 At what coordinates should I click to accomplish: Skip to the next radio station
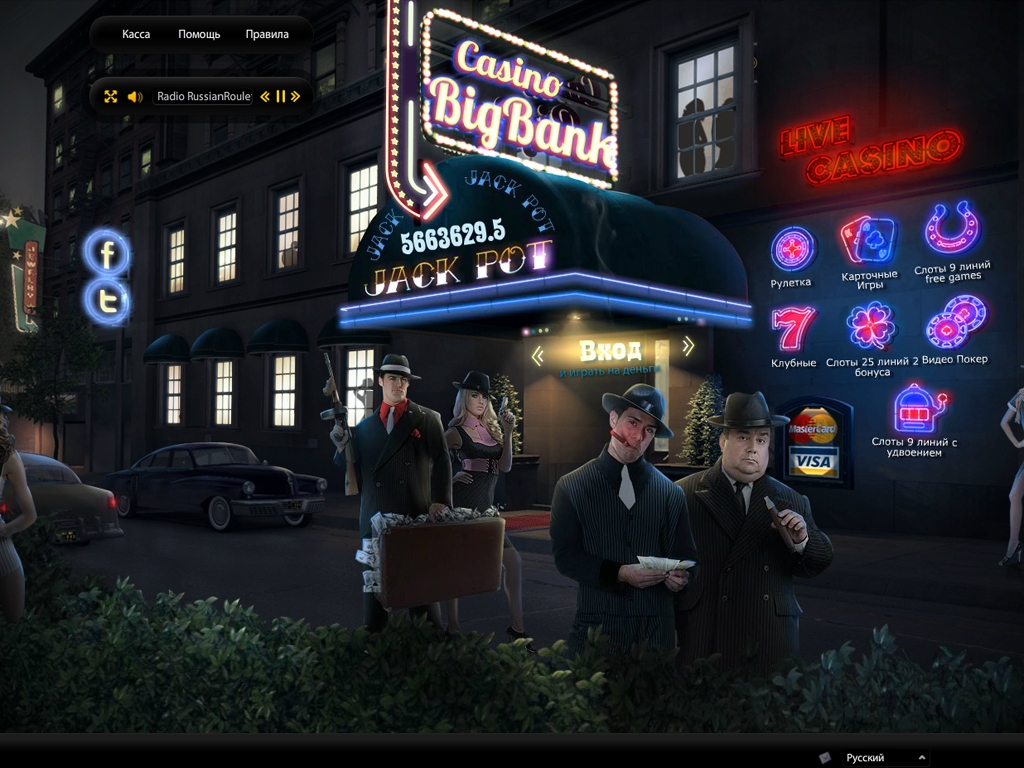pyautogui.click(x=296, y=97)
